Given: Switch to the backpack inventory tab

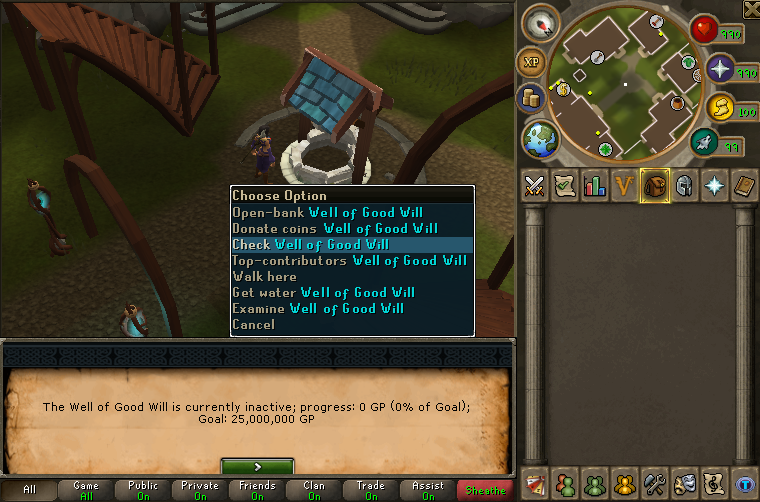Looking at the screenshot, I should [x=655, y=186].
